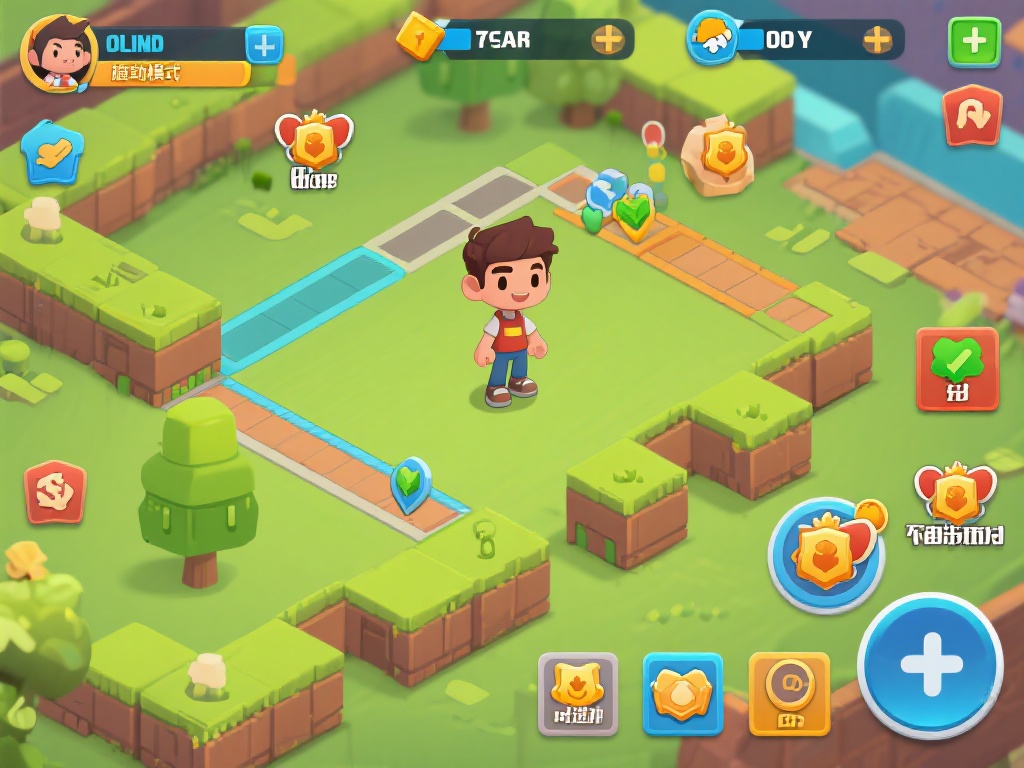Open the player avatar profile
This screenshot has height=768, width=1024.
coord(58,53)
